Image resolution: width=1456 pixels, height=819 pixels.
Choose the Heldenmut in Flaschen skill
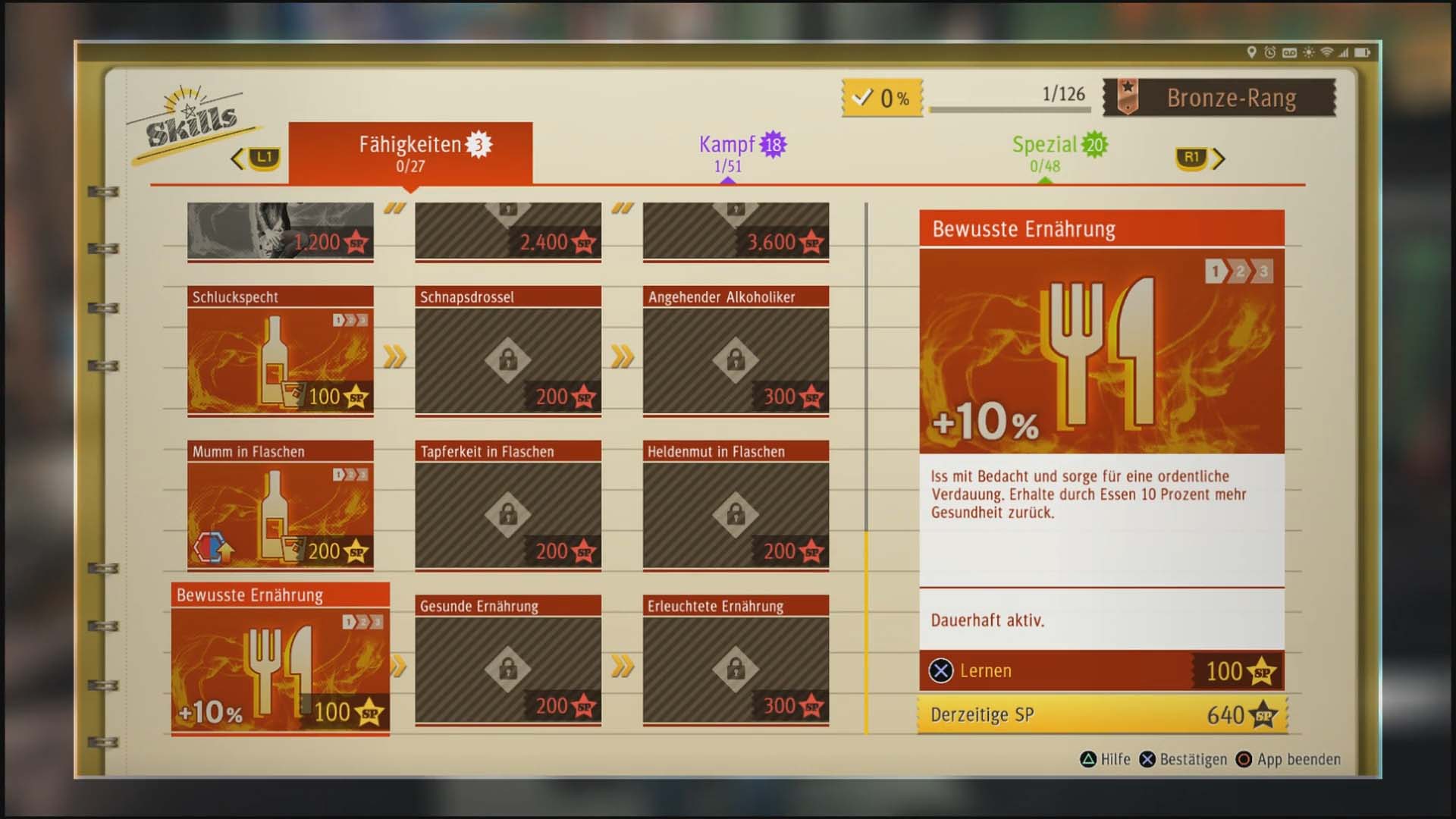click(x=736, y=506)
